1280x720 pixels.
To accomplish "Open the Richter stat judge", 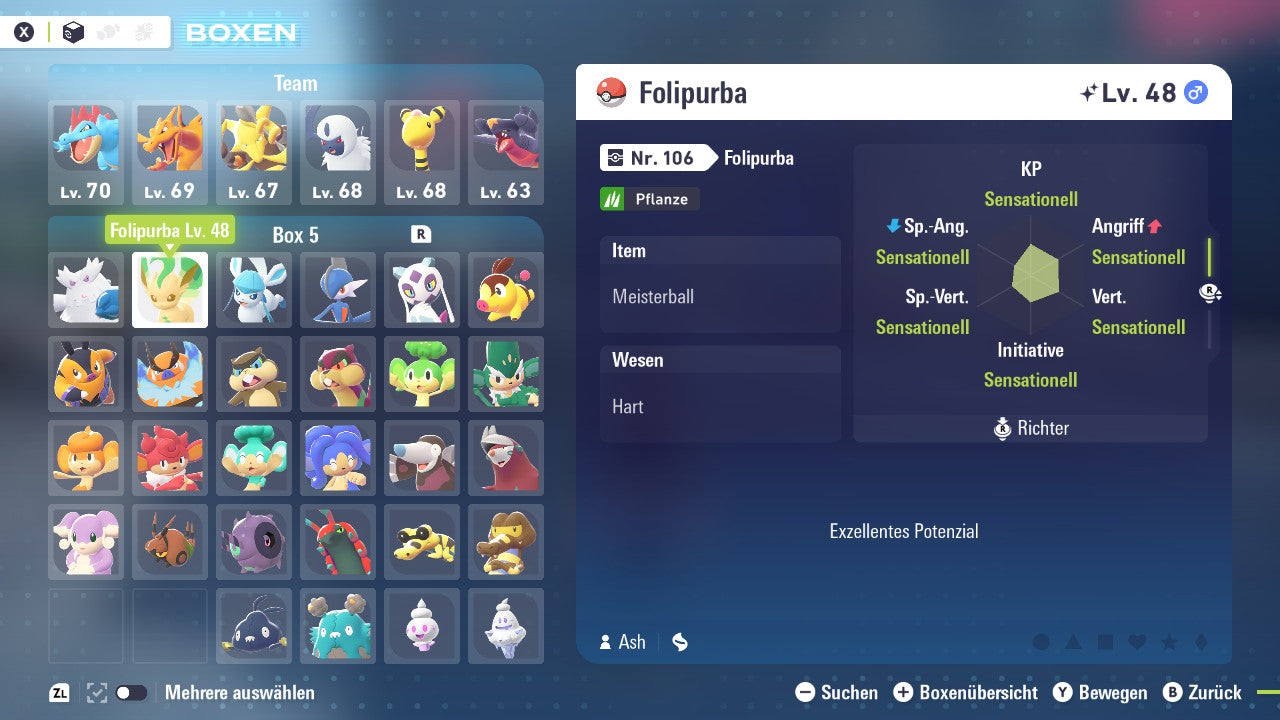I will 1030,428.
